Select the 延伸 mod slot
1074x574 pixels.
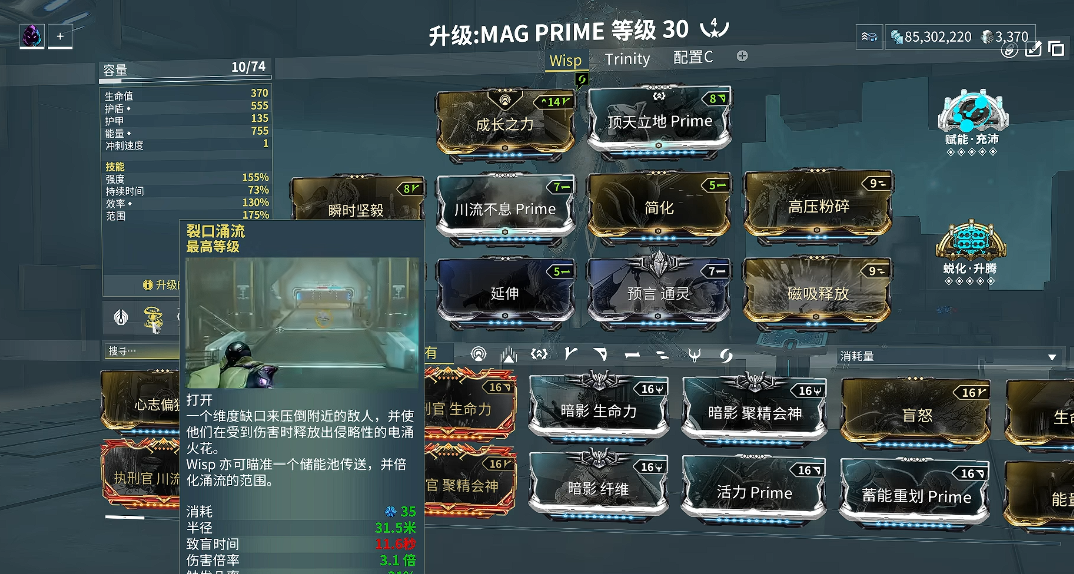tap(505, 293)
